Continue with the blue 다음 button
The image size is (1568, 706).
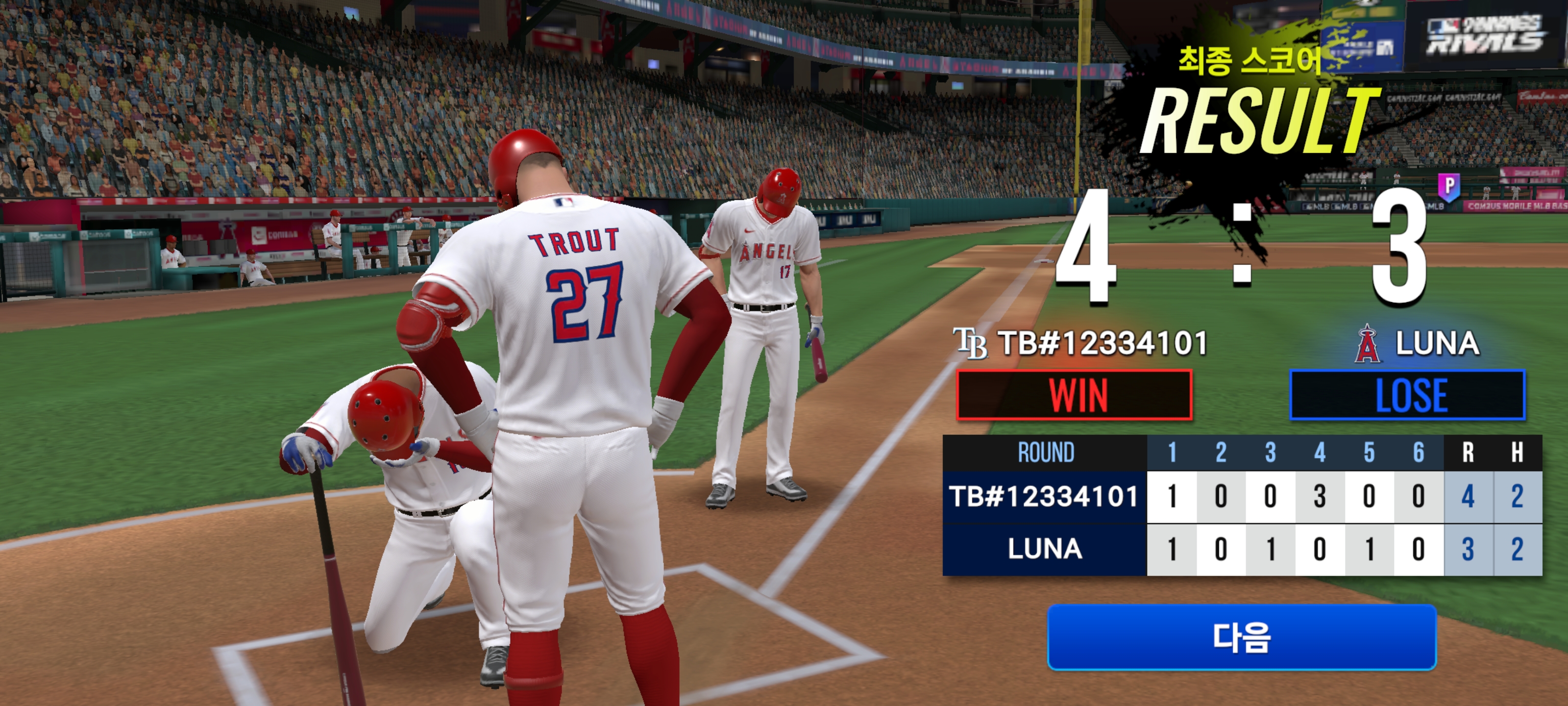(1241, 637)
